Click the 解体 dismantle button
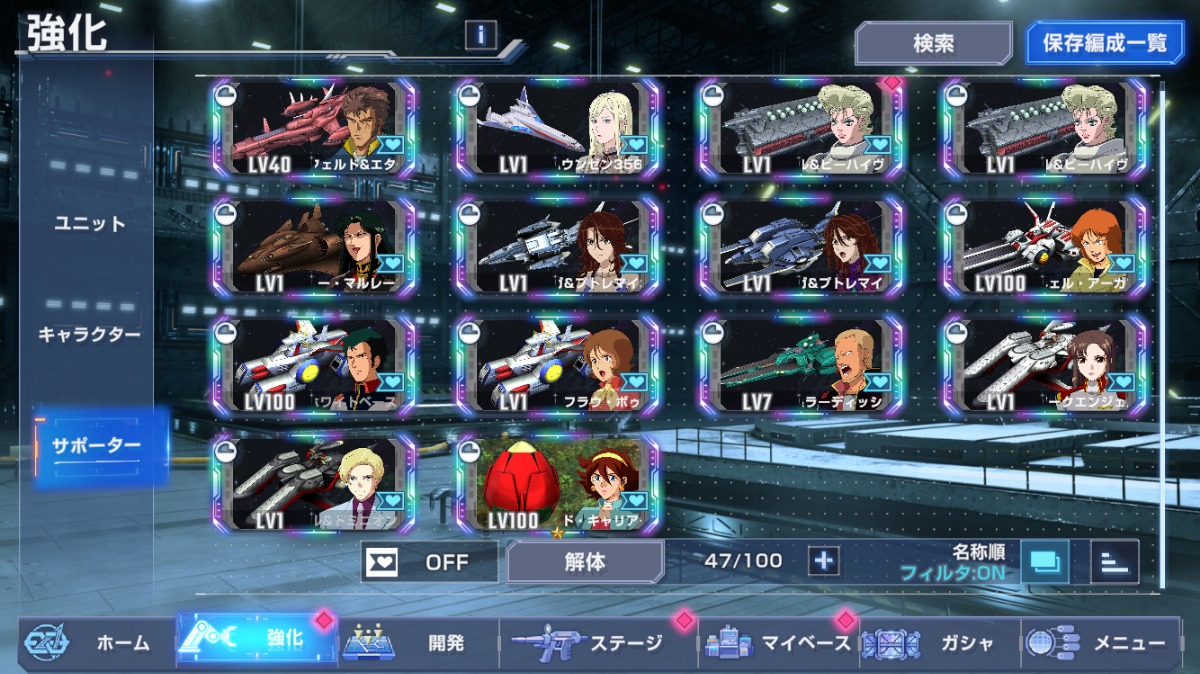 585,561
